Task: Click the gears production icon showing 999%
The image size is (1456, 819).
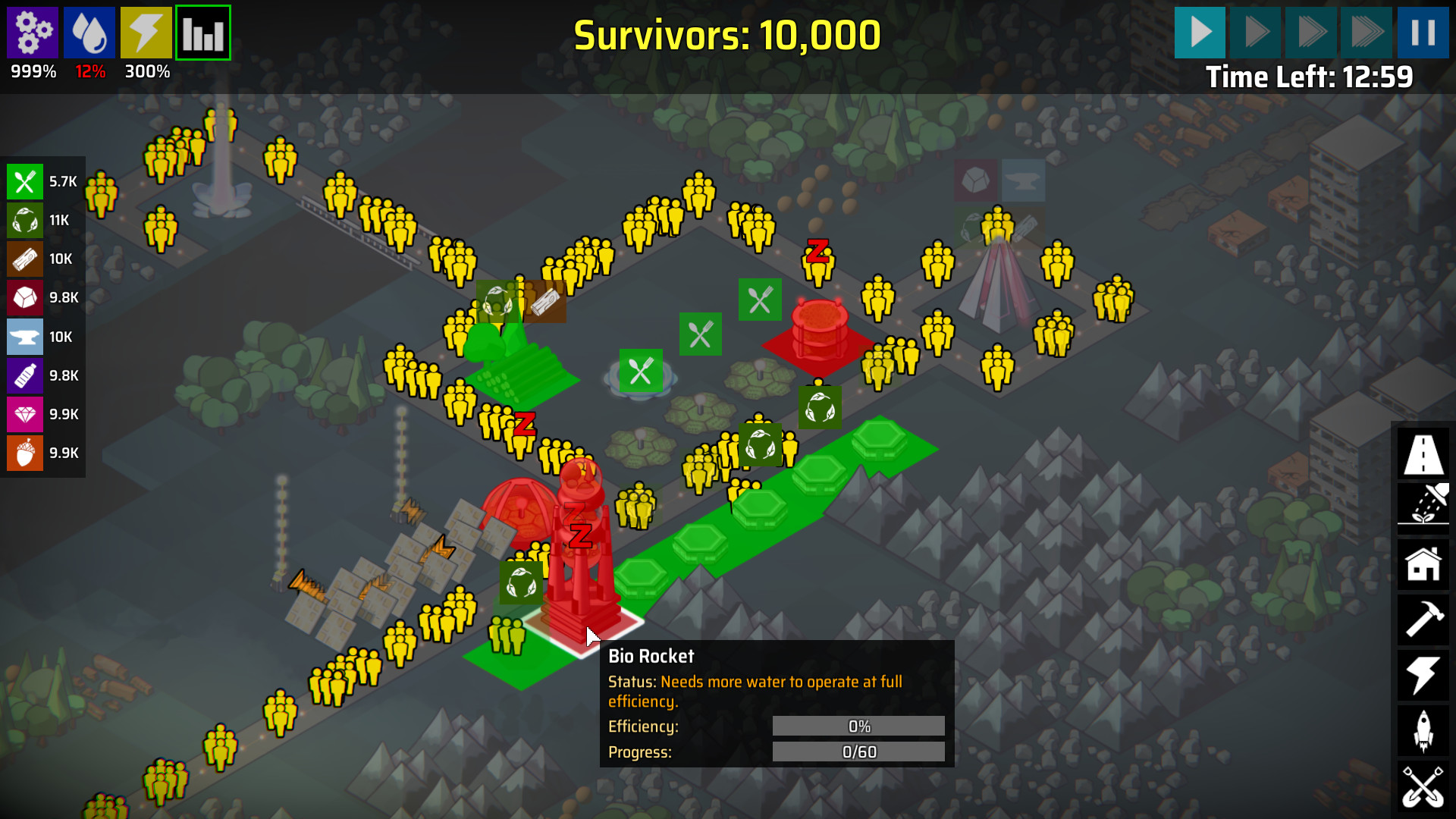Action: point(32,32)
